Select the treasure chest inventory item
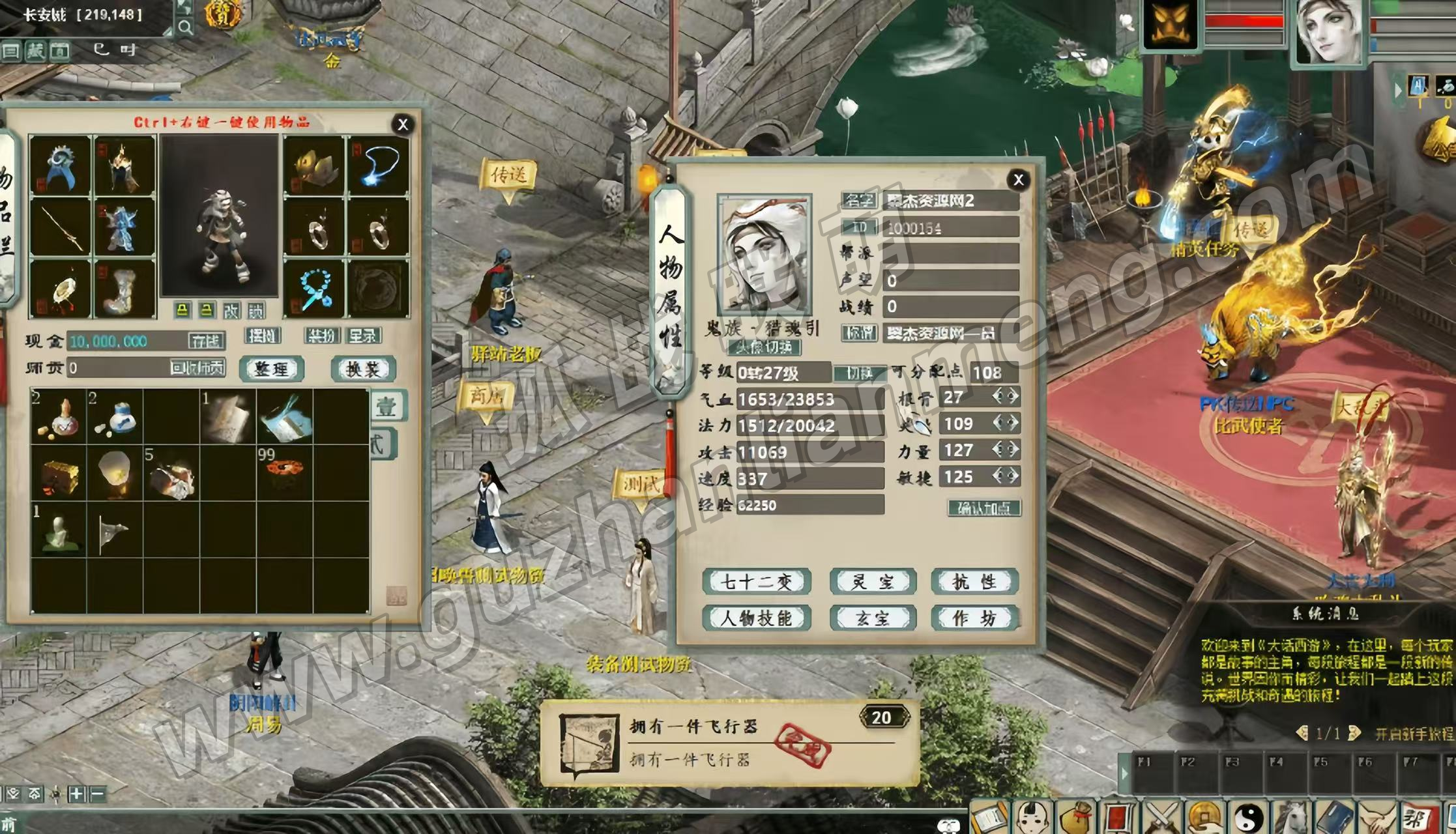The image size is (1456, 834). pyautogui.click(x=59, y=474)
